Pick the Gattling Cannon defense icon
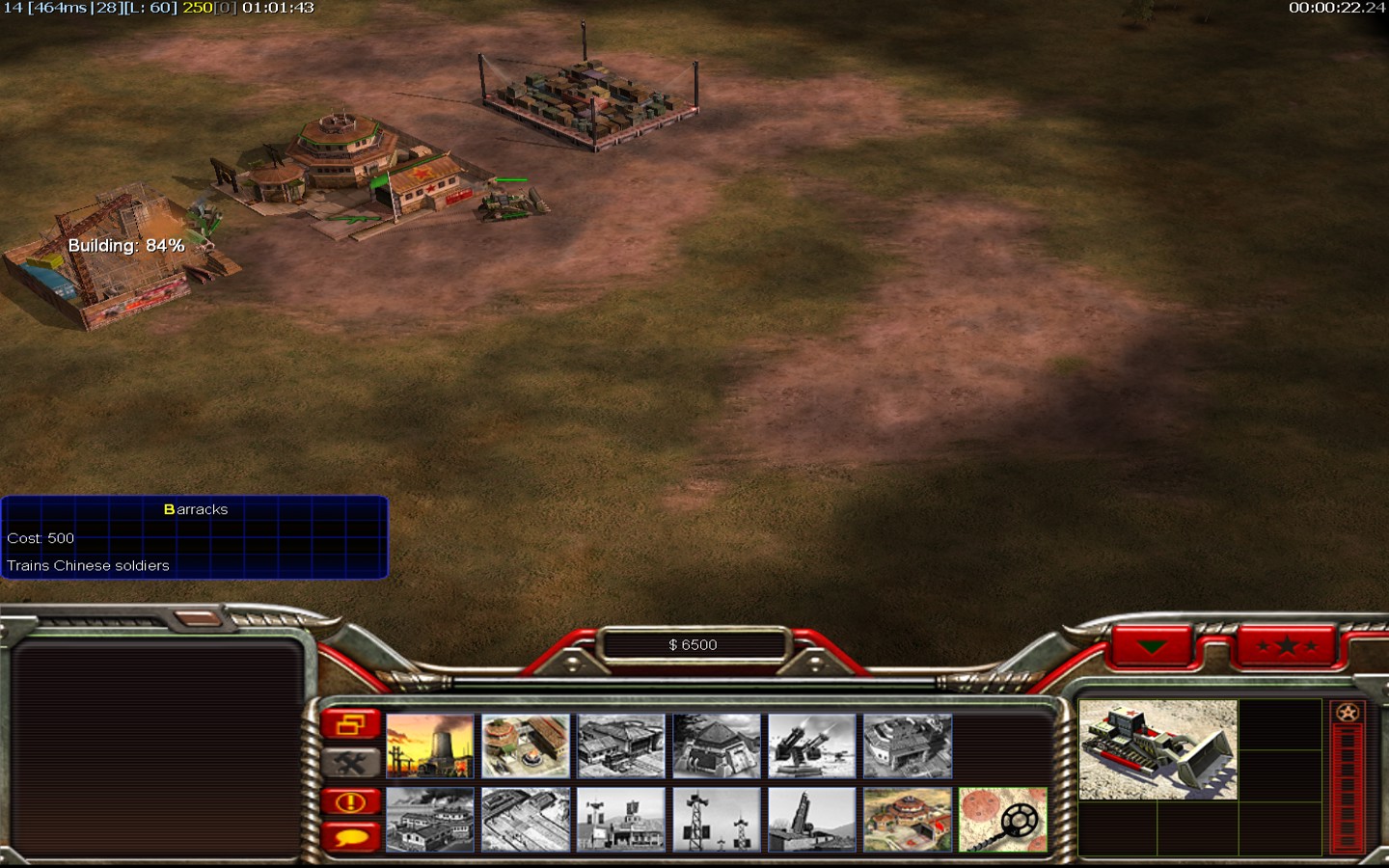Viewport: 1389px width, 868px height. coord(811,746)
